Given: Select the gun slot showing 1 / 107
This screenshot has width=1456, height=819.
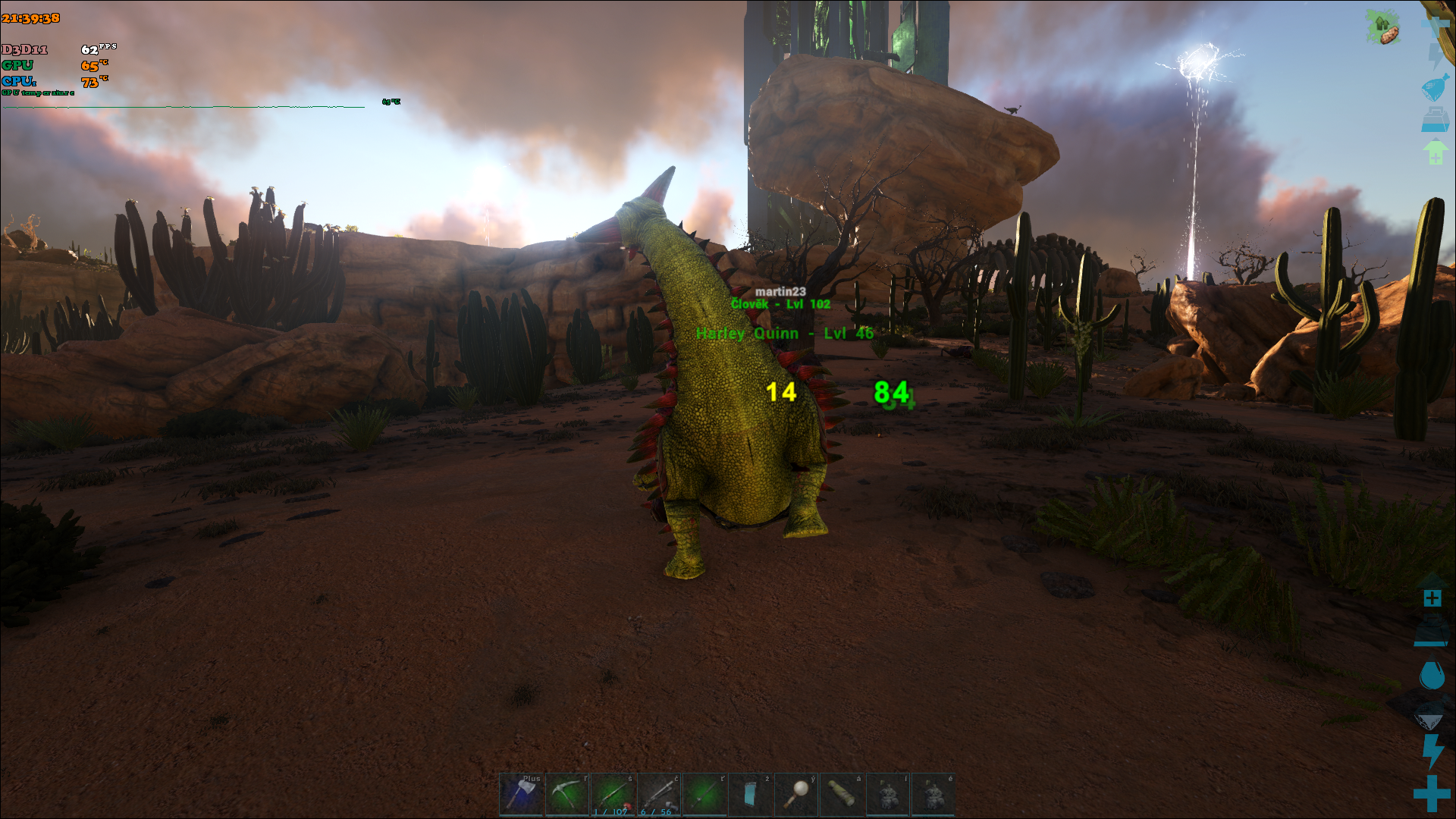Looking at the screenshot, I should click(613, 794).
